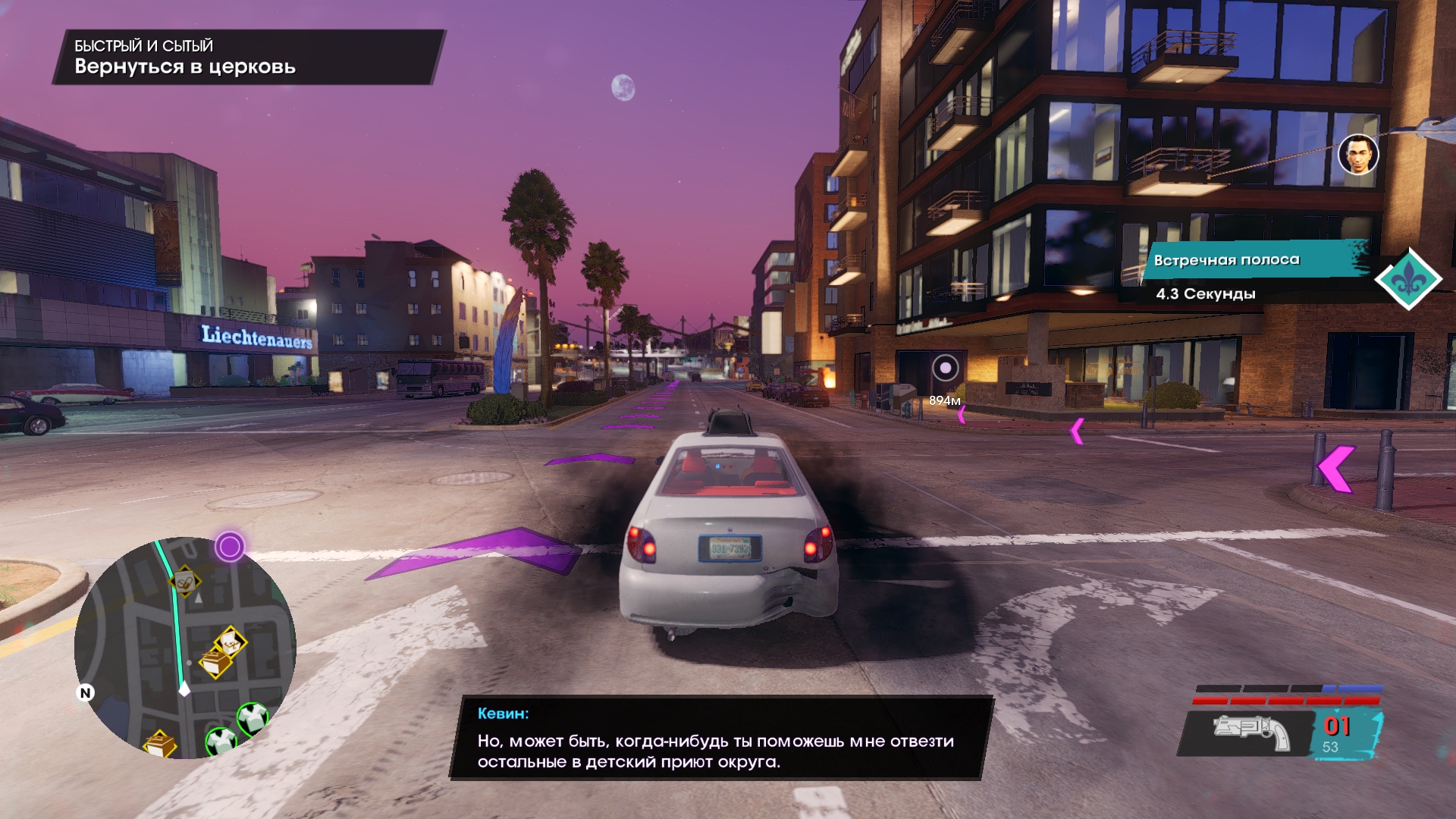Click the teal fleur-de-lis diamond icon

click(x=1408, y=279)
